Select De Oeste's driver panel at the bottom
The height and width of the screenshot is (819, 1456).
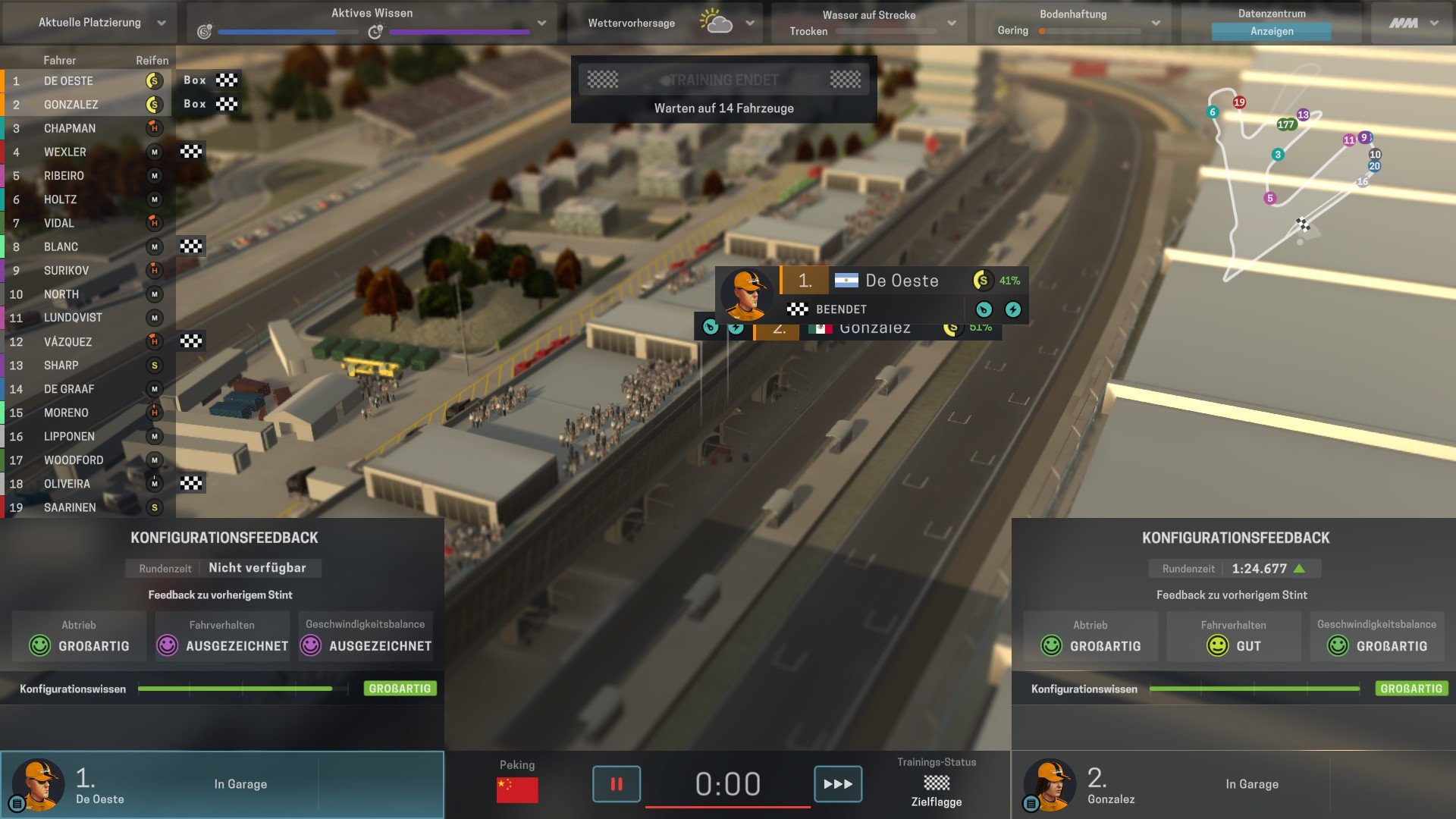click(x=221, y=784)
